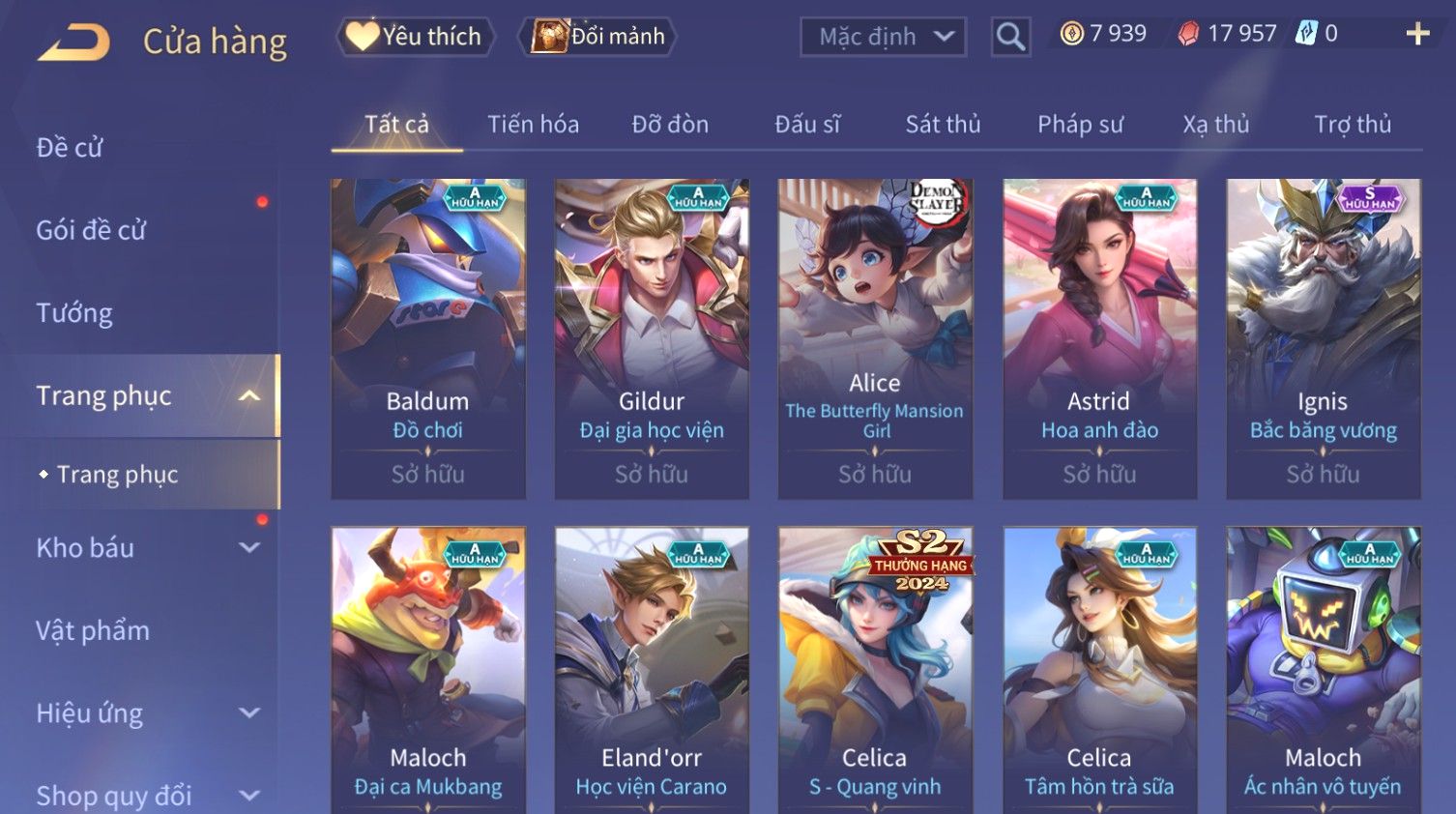This screenshot has height=814, width=1456.
Task: Open the Vật phẩm items section
Action: click(93, 630)
